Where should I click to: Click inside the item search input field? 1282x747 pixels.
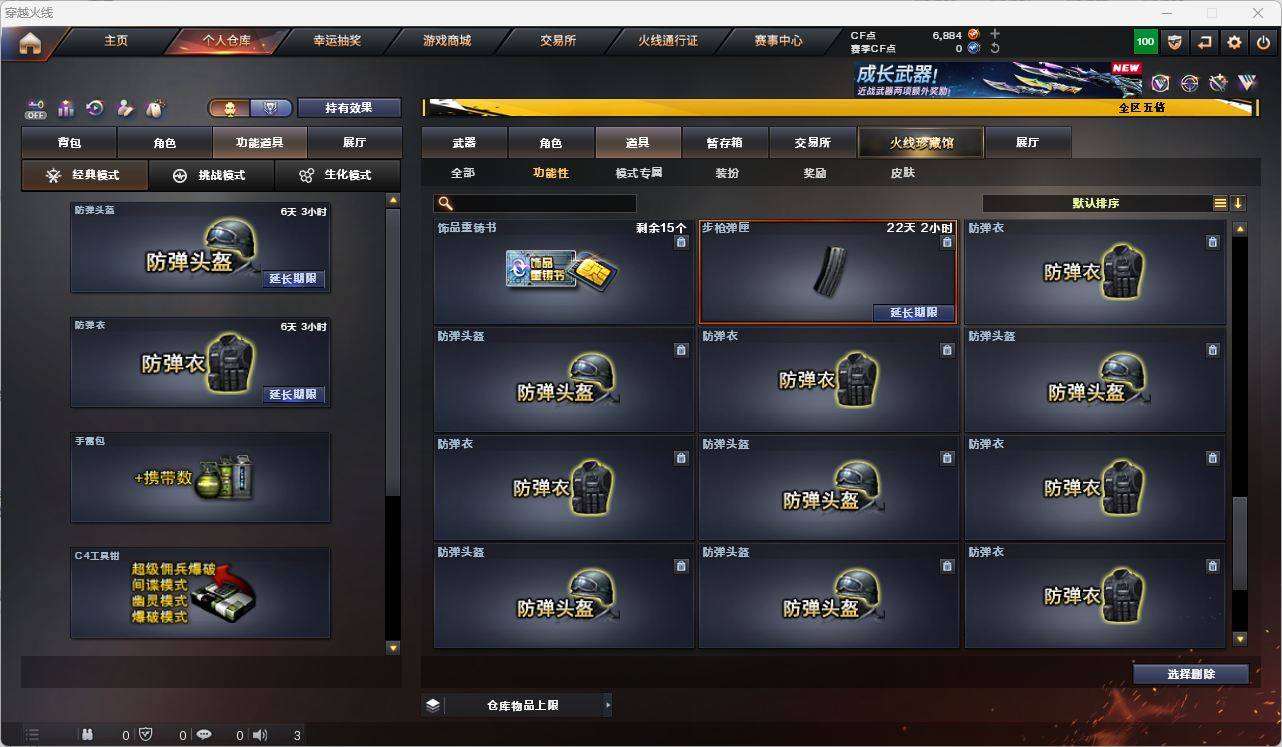(540, 202)
